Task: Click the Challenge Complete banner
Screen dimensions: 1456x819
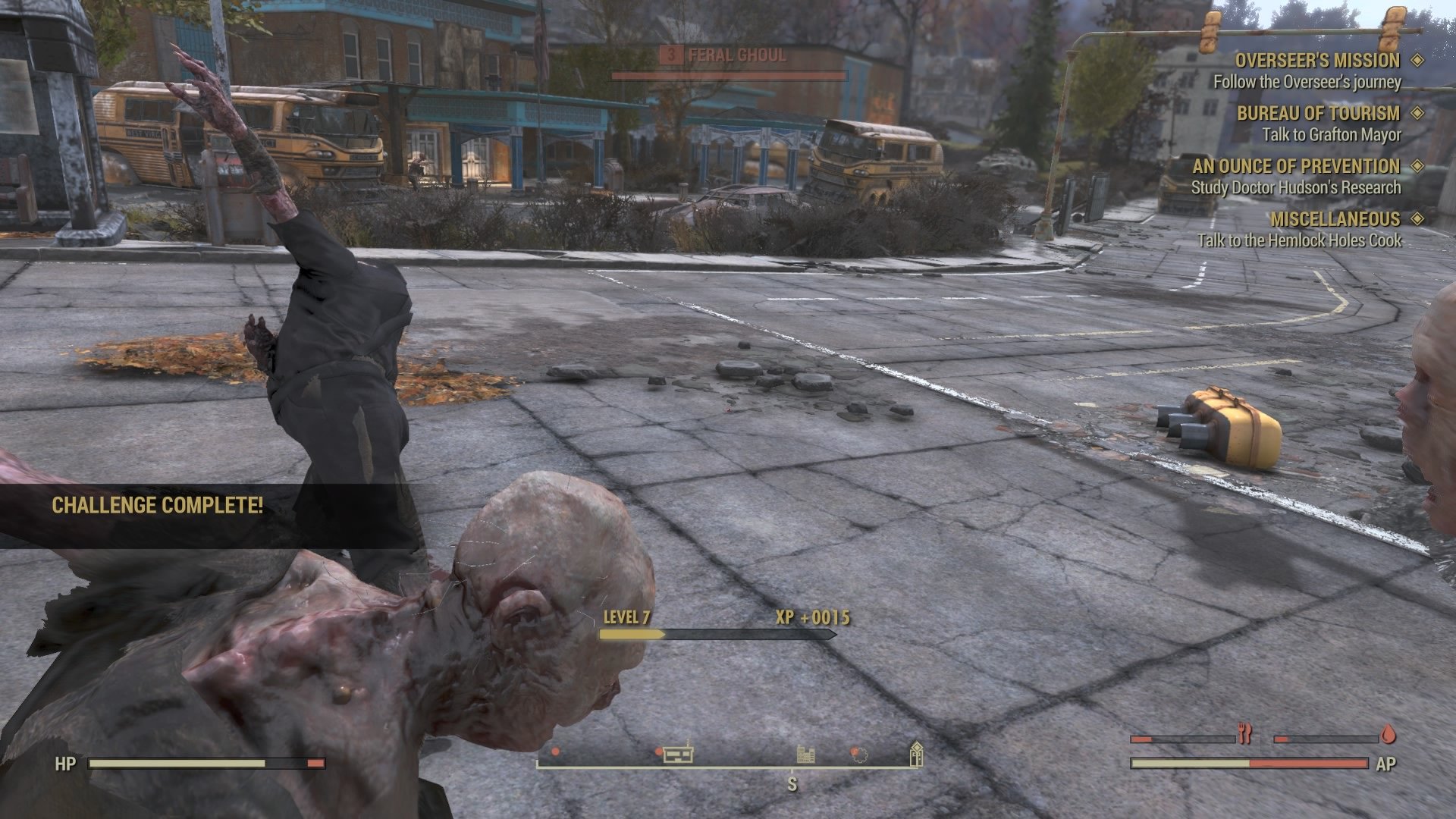Action: [156, 505]
